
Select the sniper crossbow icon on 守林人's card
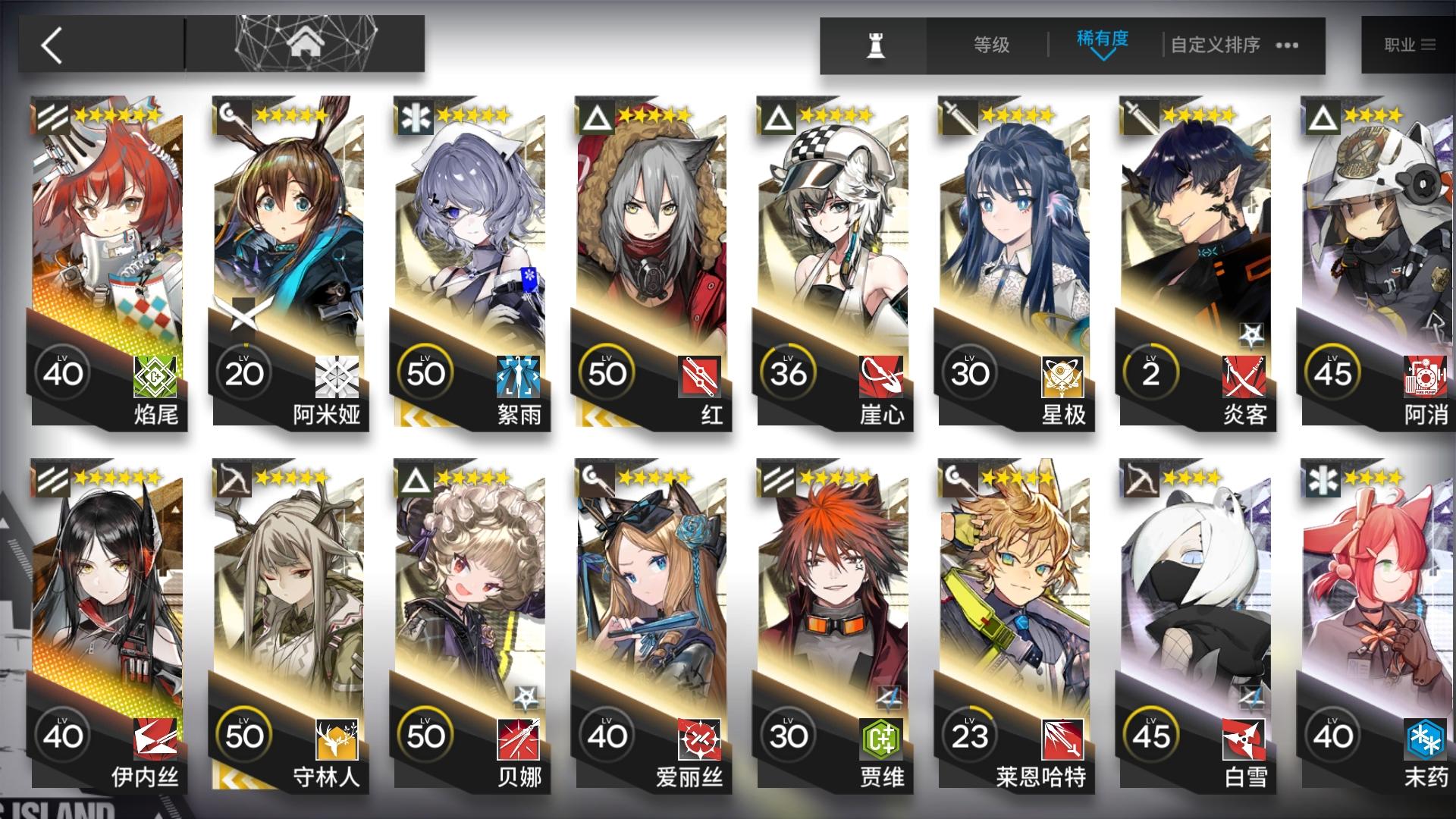(234, 478)
